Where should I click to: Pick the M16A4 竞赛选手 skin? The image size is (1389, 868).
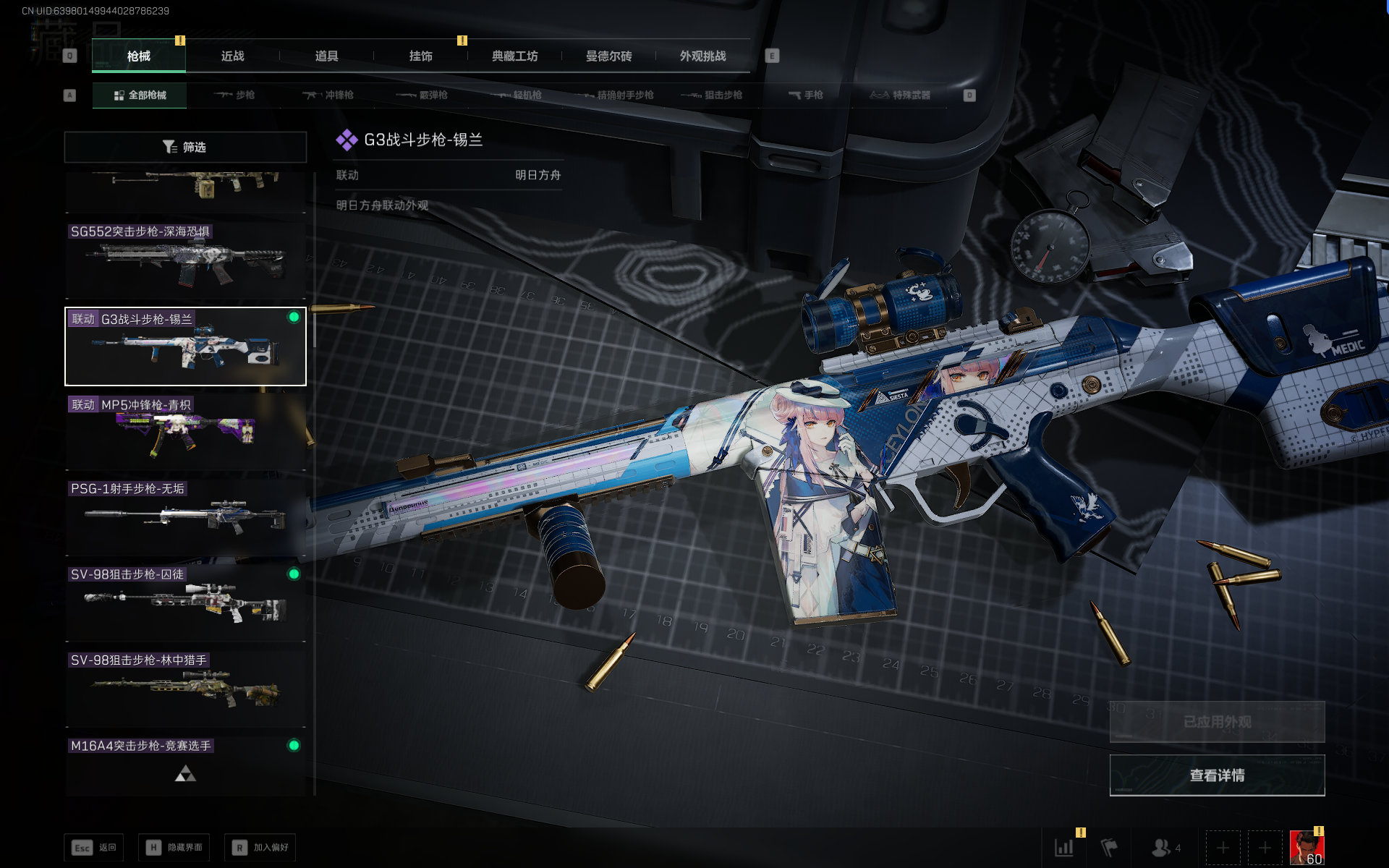[x=185, y=767]
